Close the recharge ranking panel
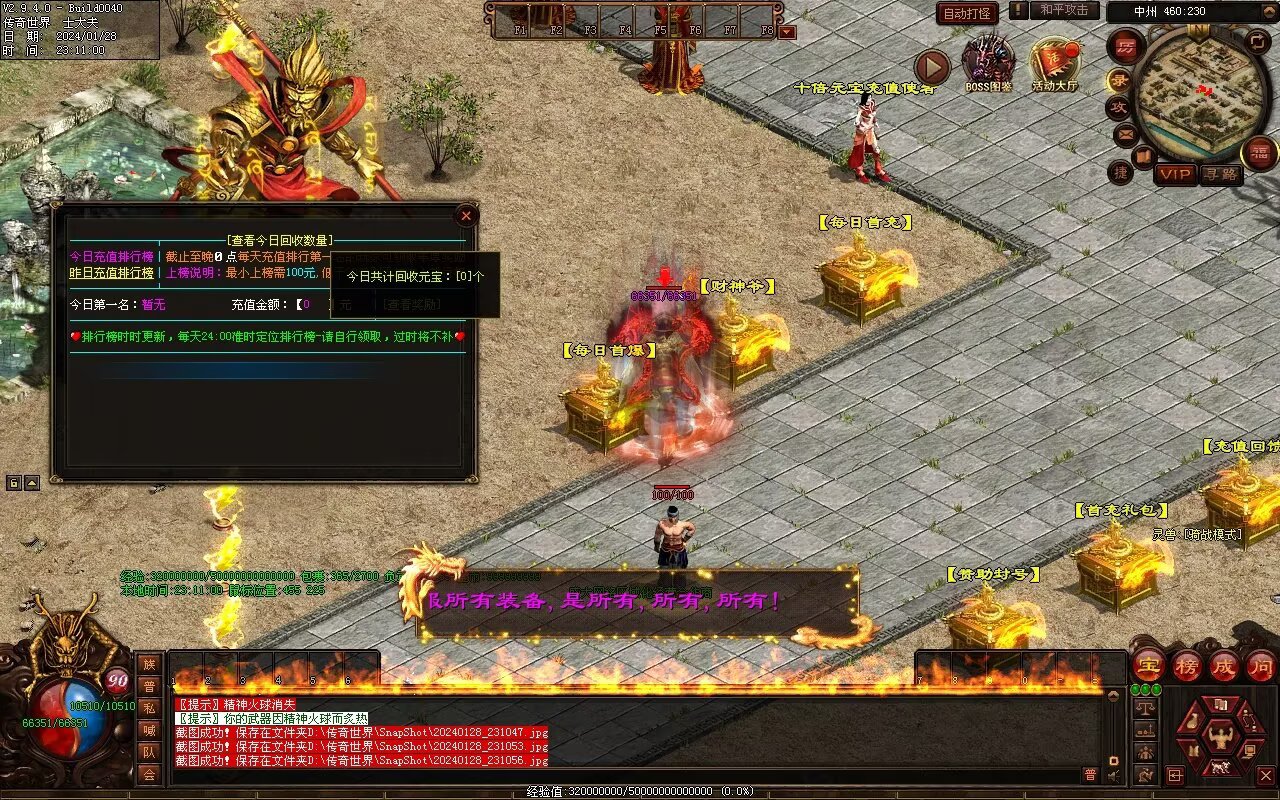Image resolution: width=1280 pixels, height=800 pixels. (x=465, y=216)
